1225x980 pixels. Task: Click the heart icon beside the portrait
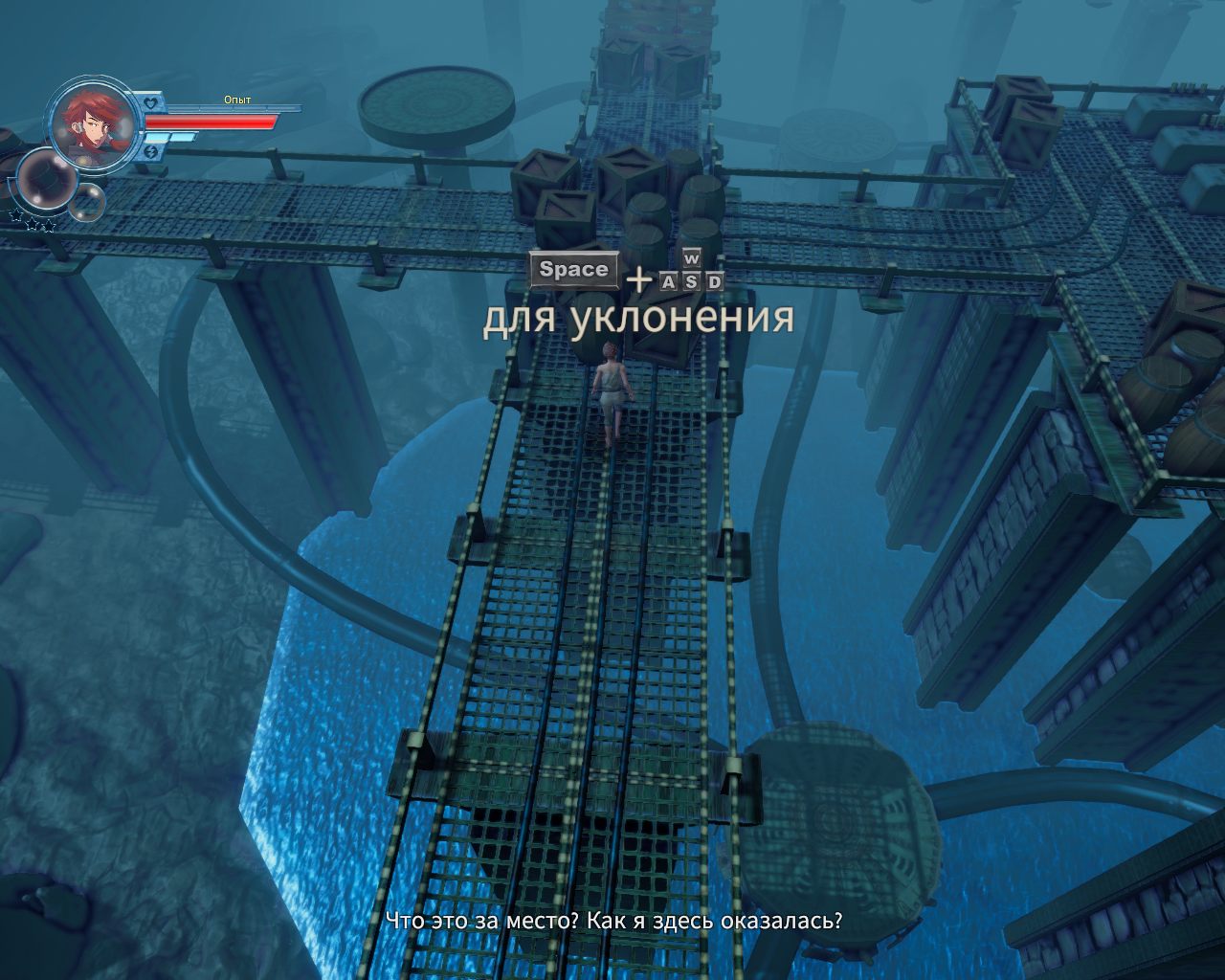[150, 102]
